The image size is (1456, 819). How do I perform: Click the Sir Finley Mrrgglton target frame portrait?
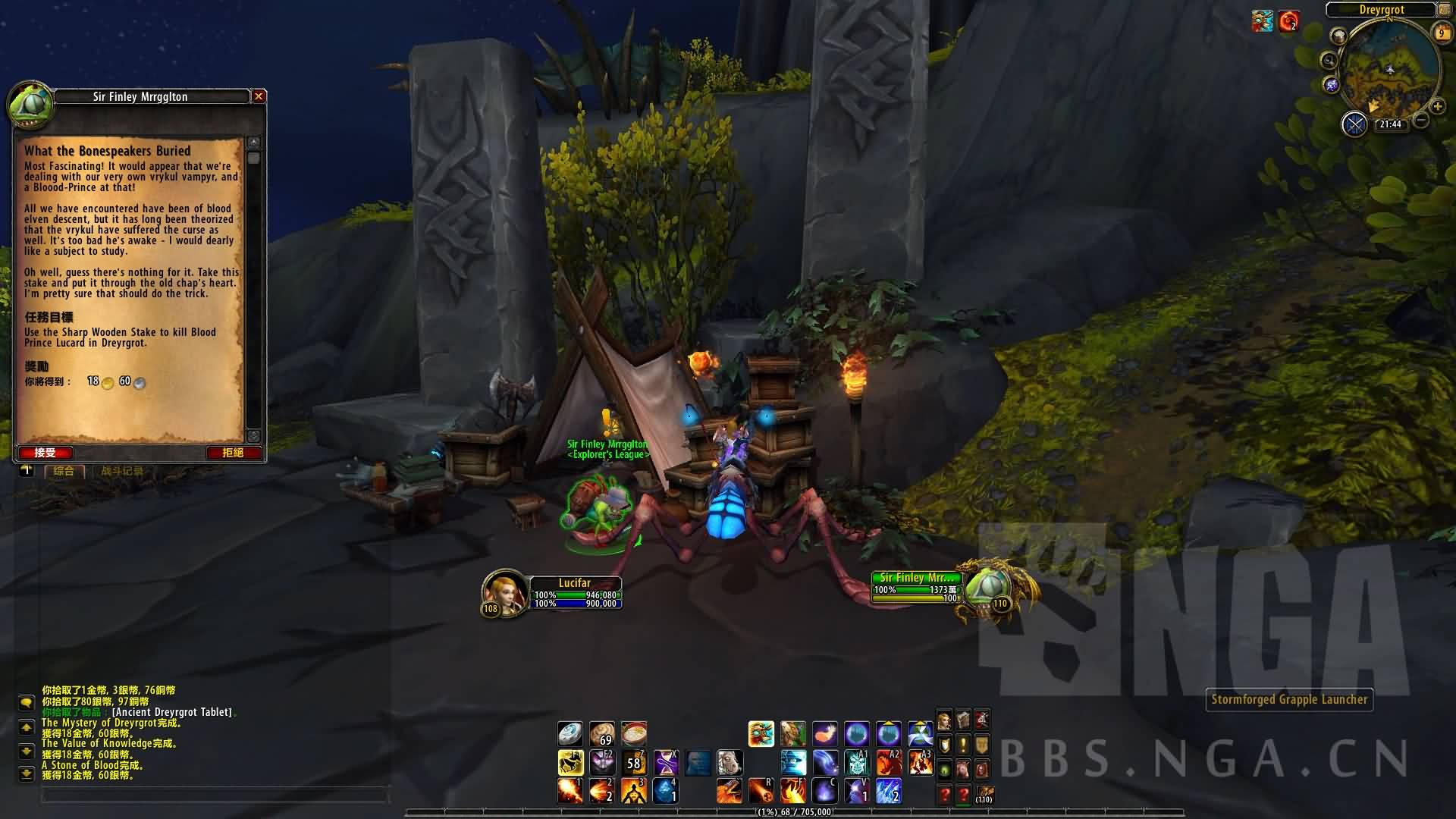(987, 590)
